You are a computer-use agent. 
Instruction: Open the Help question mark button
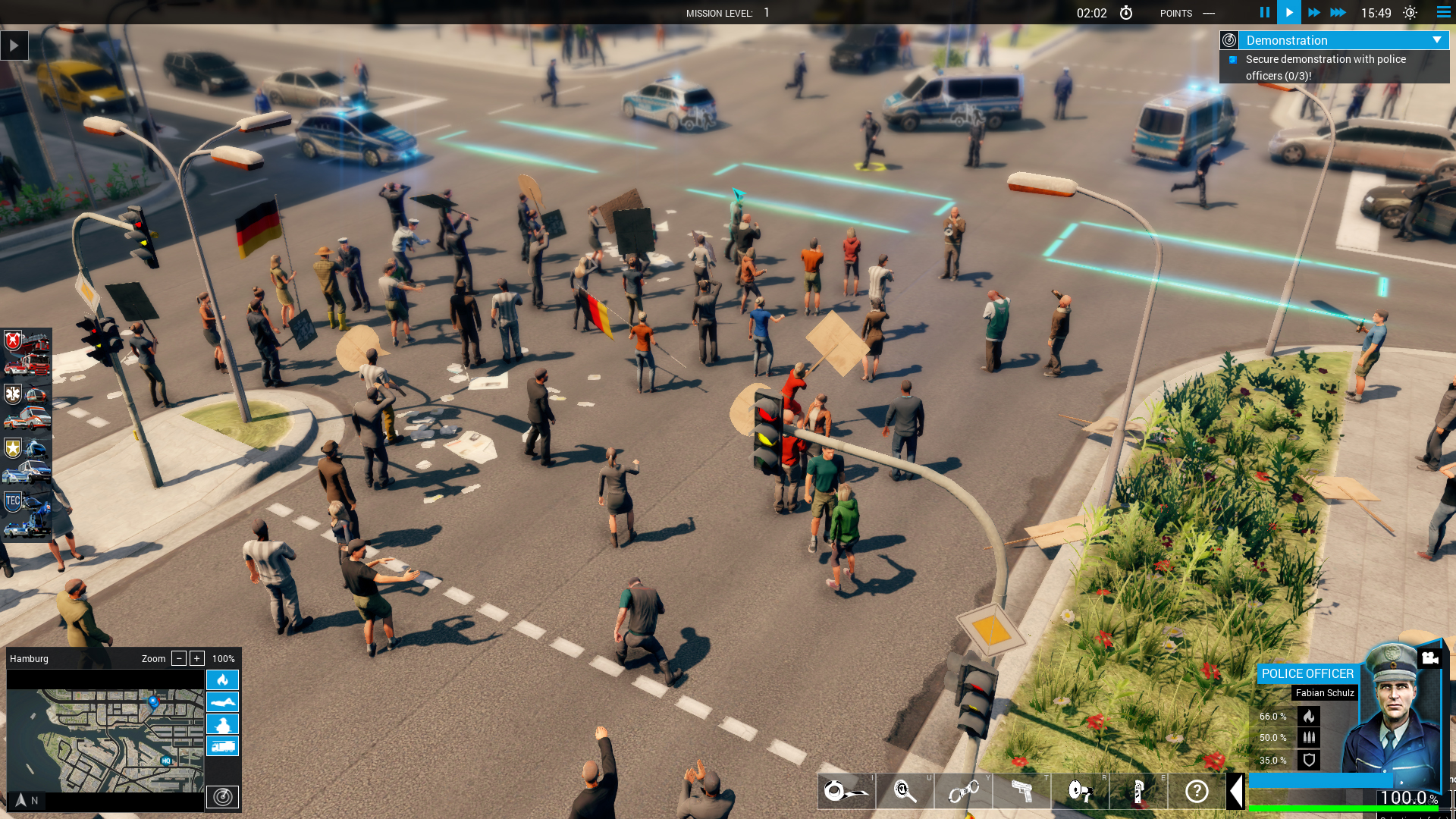1197,792
